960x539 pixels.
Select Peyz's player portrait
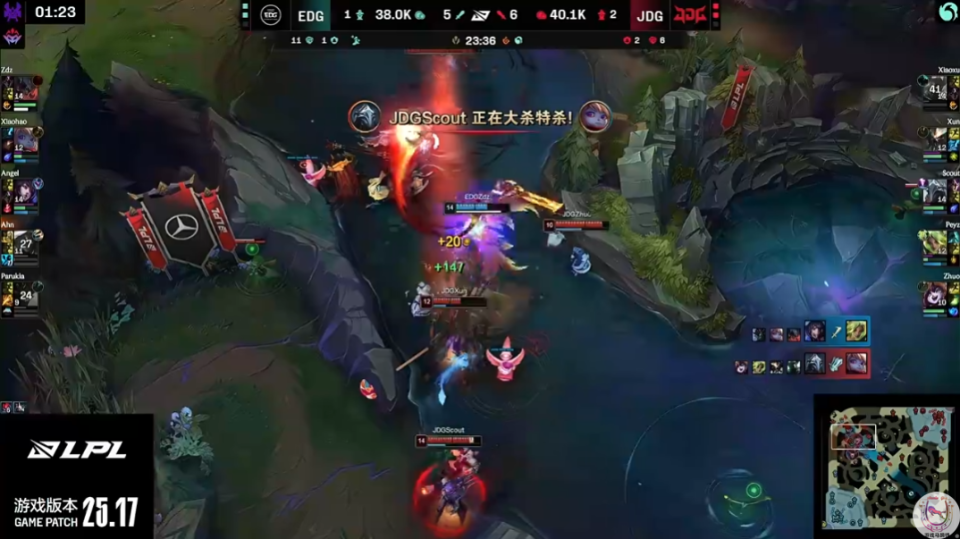tap(936, 244)
